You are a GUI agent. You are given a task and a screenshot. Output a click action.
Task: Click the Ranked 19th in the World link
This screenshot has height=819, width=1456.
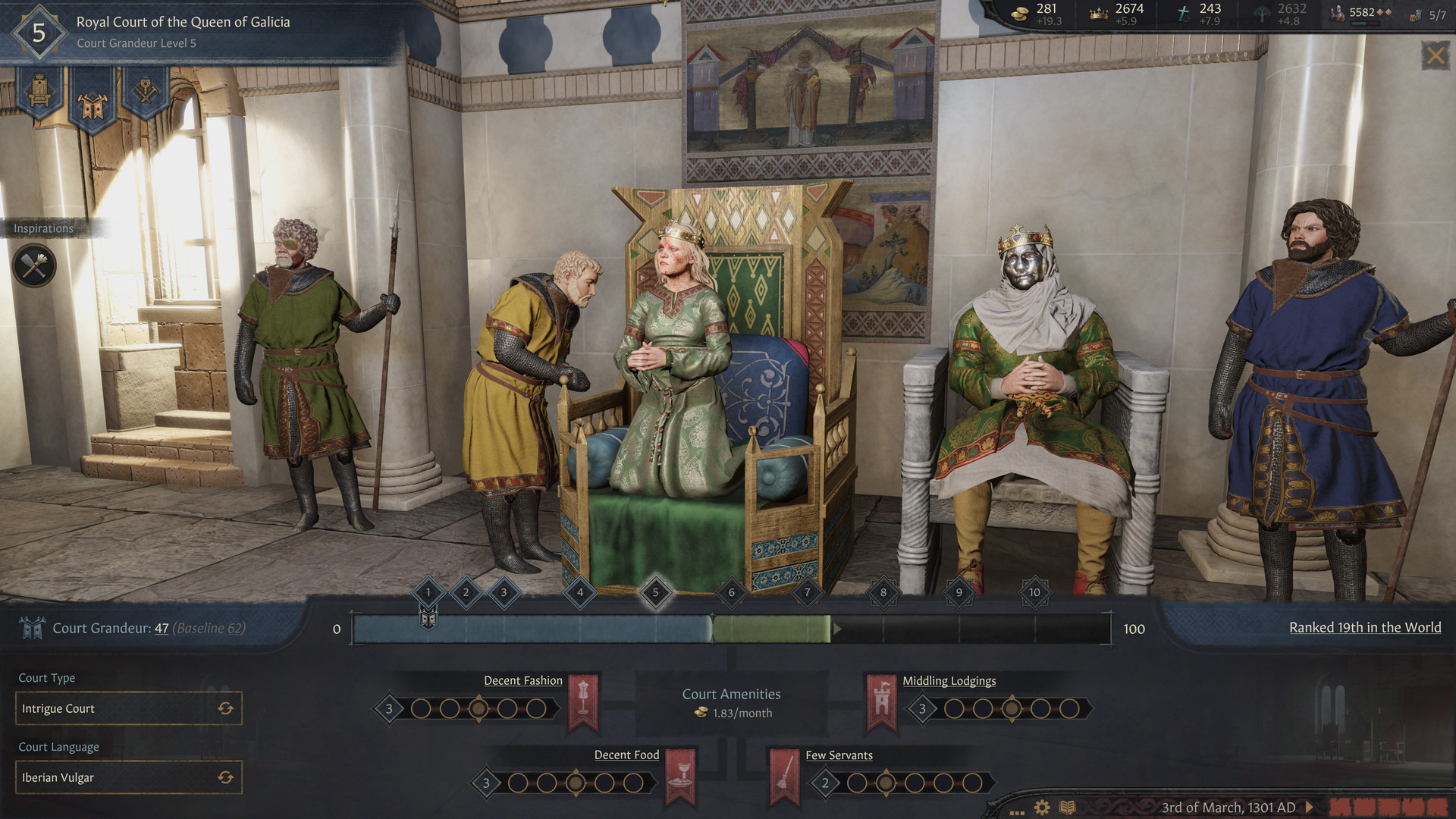point(1364,627)
